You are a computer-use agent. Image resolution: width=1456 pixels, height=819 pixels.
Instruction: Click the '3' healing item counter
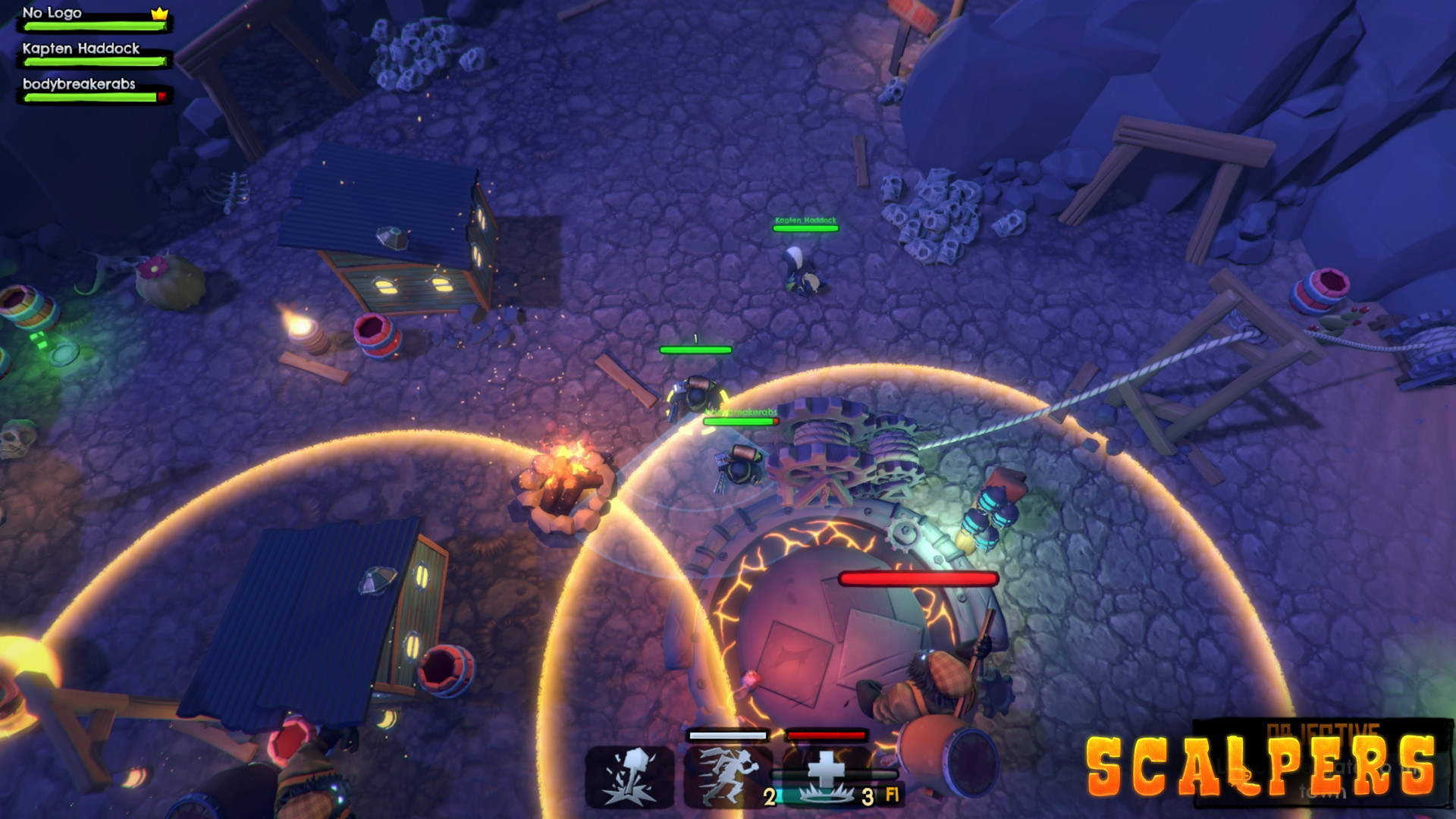pos(867,796)
